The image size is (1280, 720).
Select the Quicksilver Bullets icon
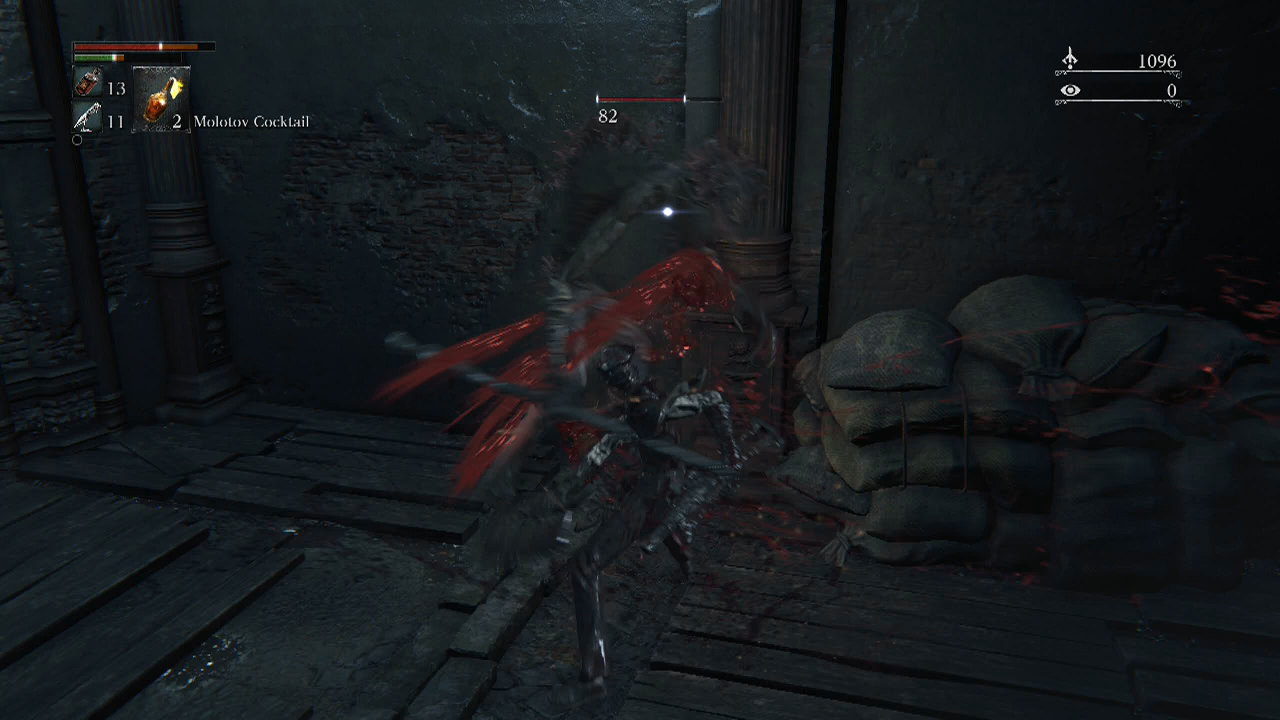click(x=87, y=120)
